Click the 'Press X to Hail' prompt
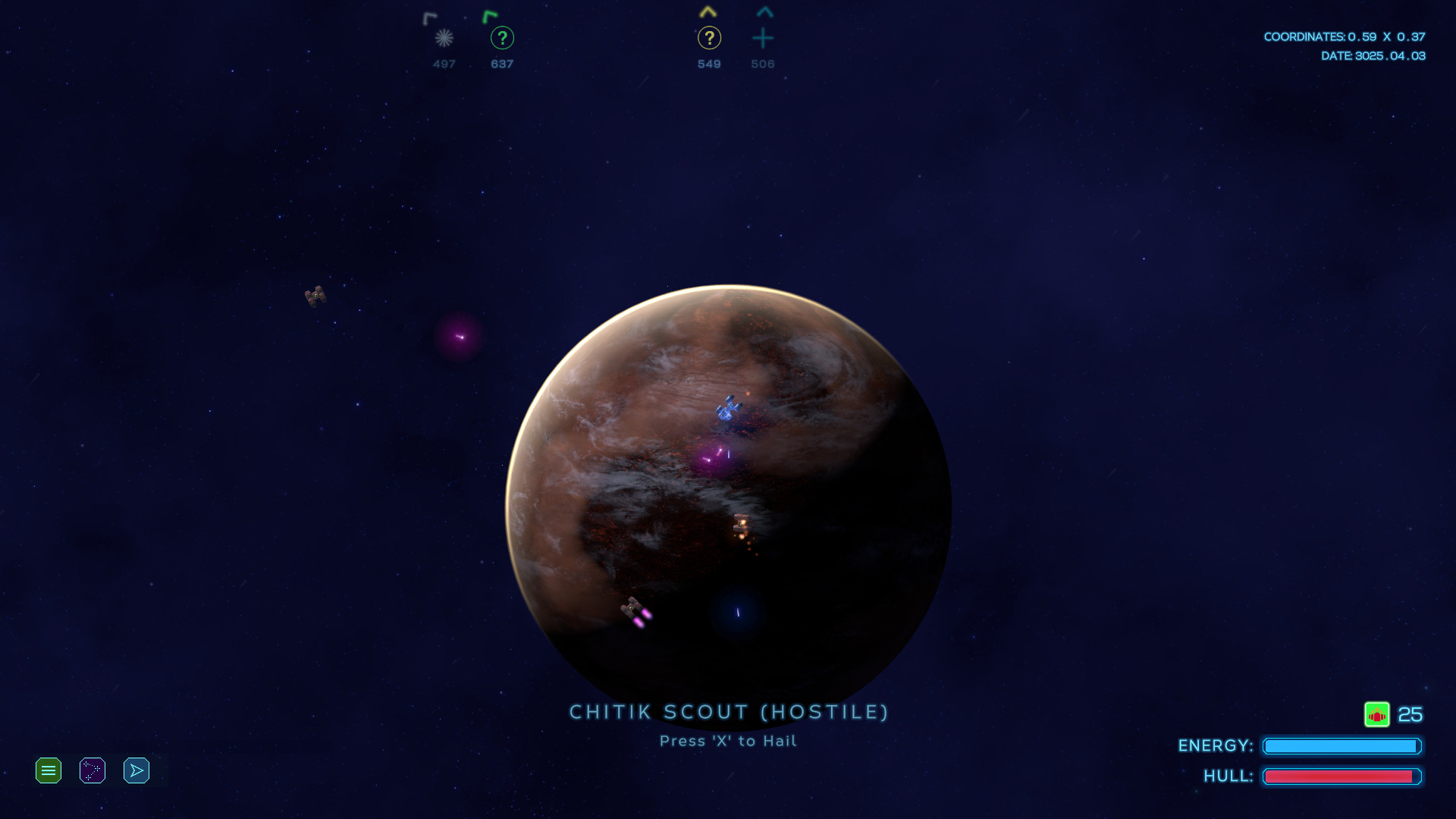The width and height of the screenshot is (1456, 819). pyautogui.click(x=727, y=741)
